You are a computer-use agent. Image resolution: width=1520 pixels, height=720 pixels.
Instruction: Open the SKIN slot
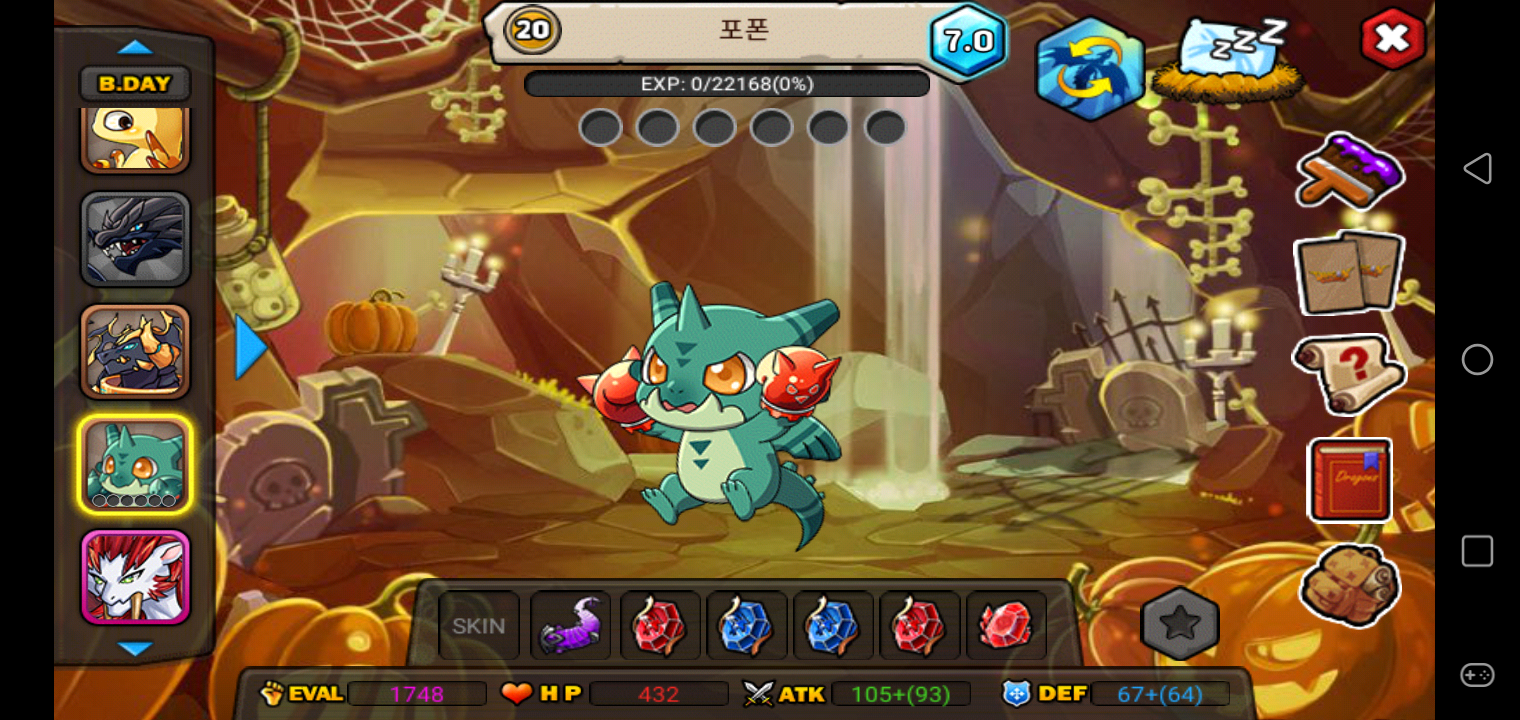coord(479,626)
